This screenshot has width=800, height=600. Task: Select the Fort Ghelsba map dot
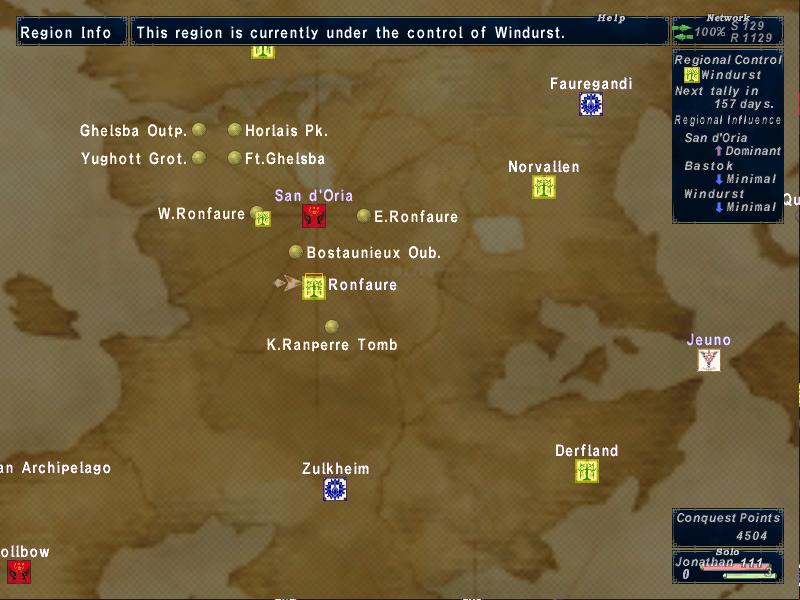pyautogui.click(x=235, y=157)
